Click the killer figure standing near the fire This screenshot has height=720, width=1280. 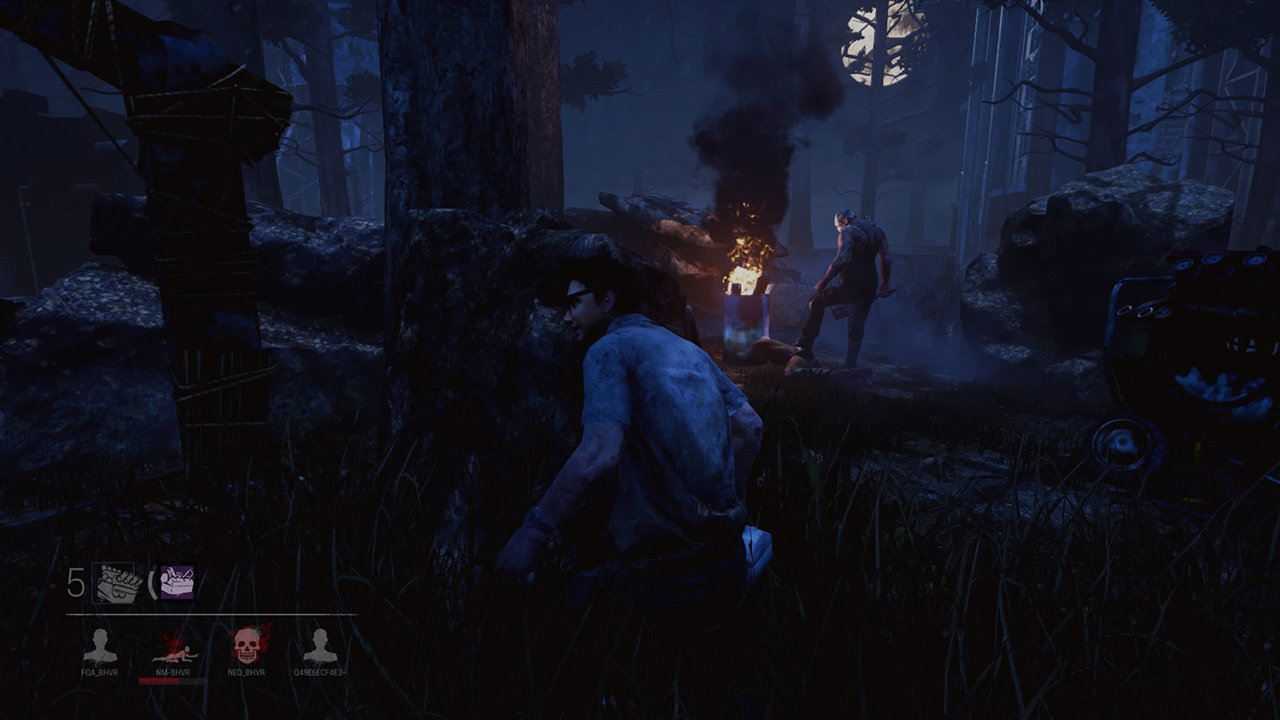click(x=850, y=280)
